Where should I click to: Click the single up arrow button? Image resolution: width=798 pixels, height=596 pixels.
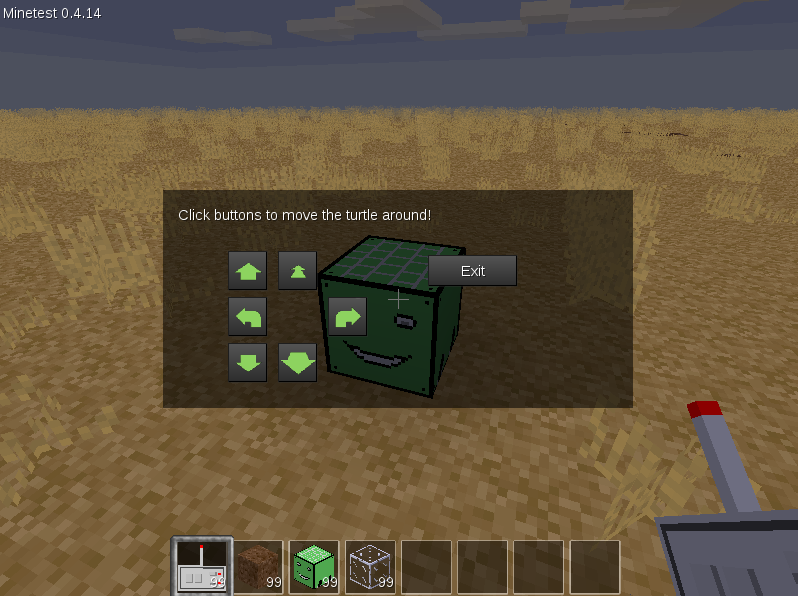point(248,270)
